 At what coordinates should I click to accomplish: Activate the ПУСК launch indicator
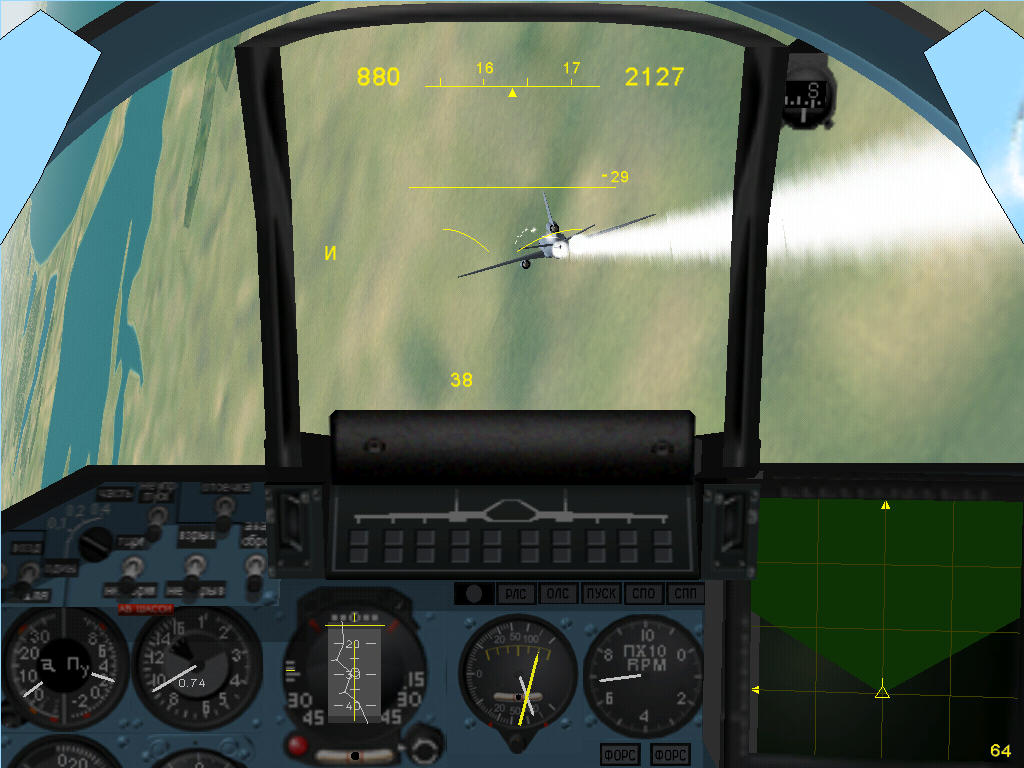pos(601,594)
